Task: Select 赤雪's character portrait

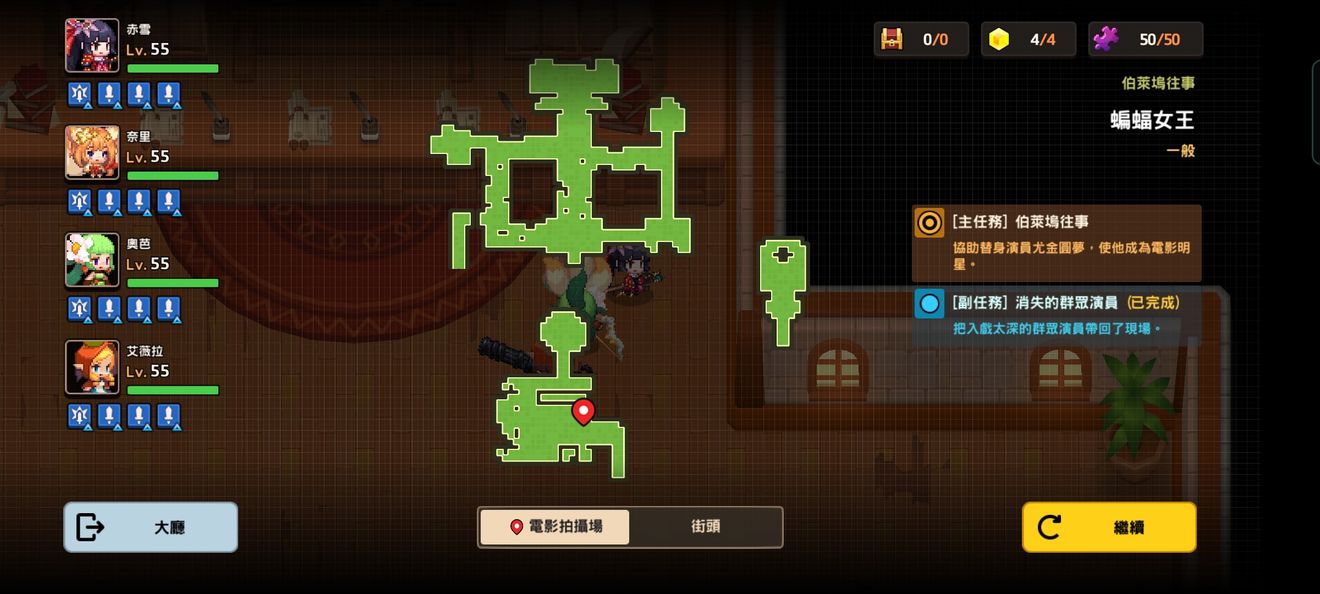Action: pyautogui.click(x=92, y=46)
